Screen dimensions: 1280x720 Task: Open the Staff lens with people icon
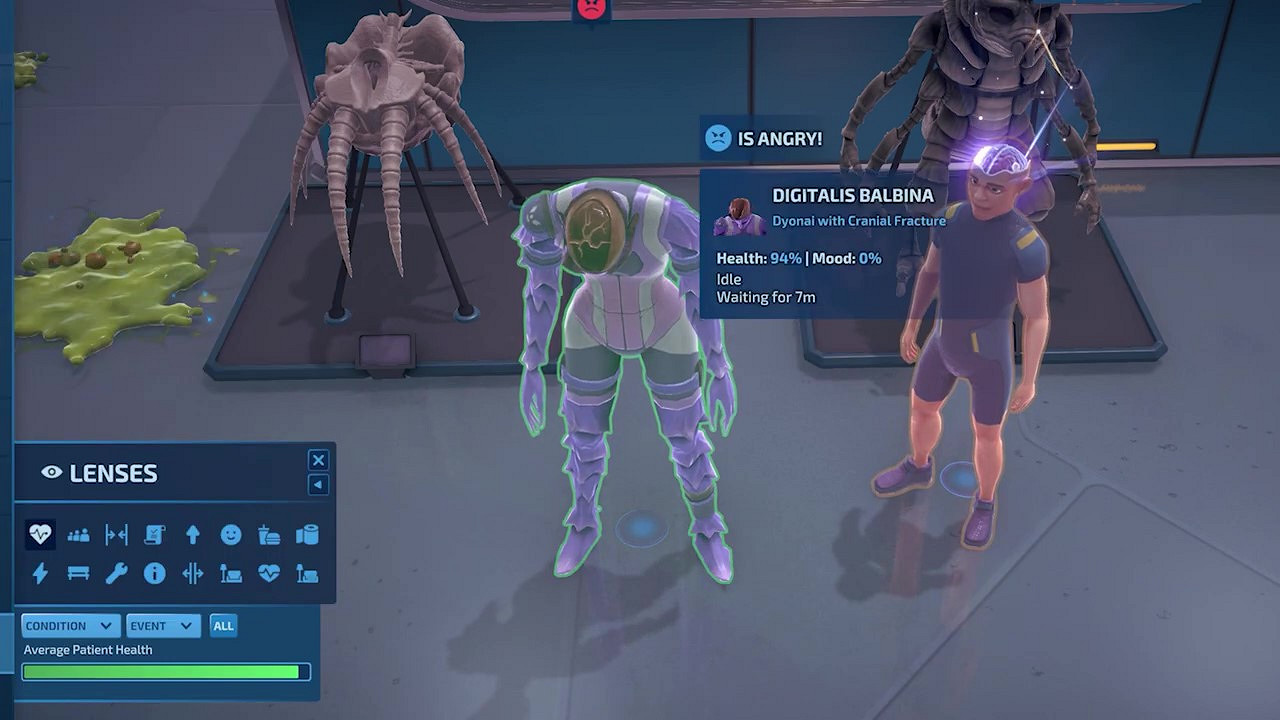(78, 534)
